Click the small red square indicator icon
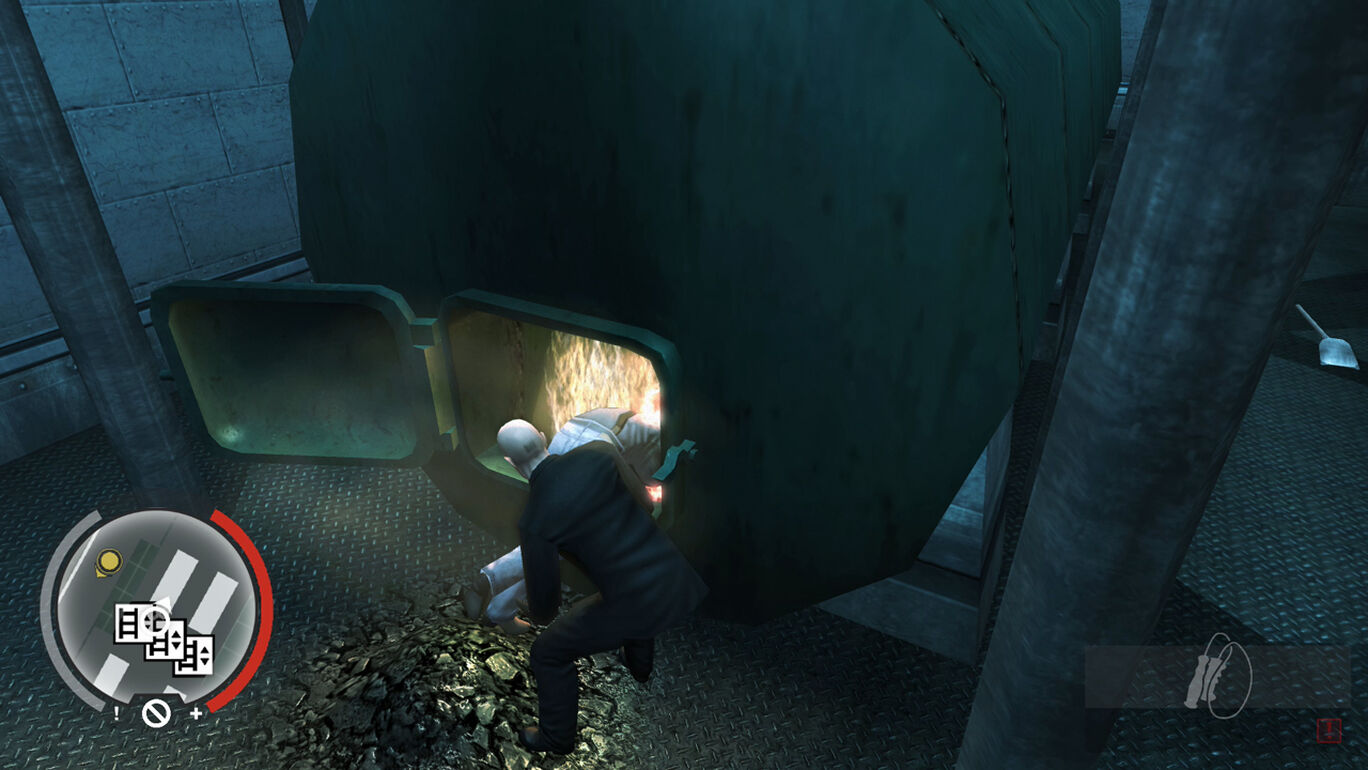 pyautogui.click(x=1329, y=731)
